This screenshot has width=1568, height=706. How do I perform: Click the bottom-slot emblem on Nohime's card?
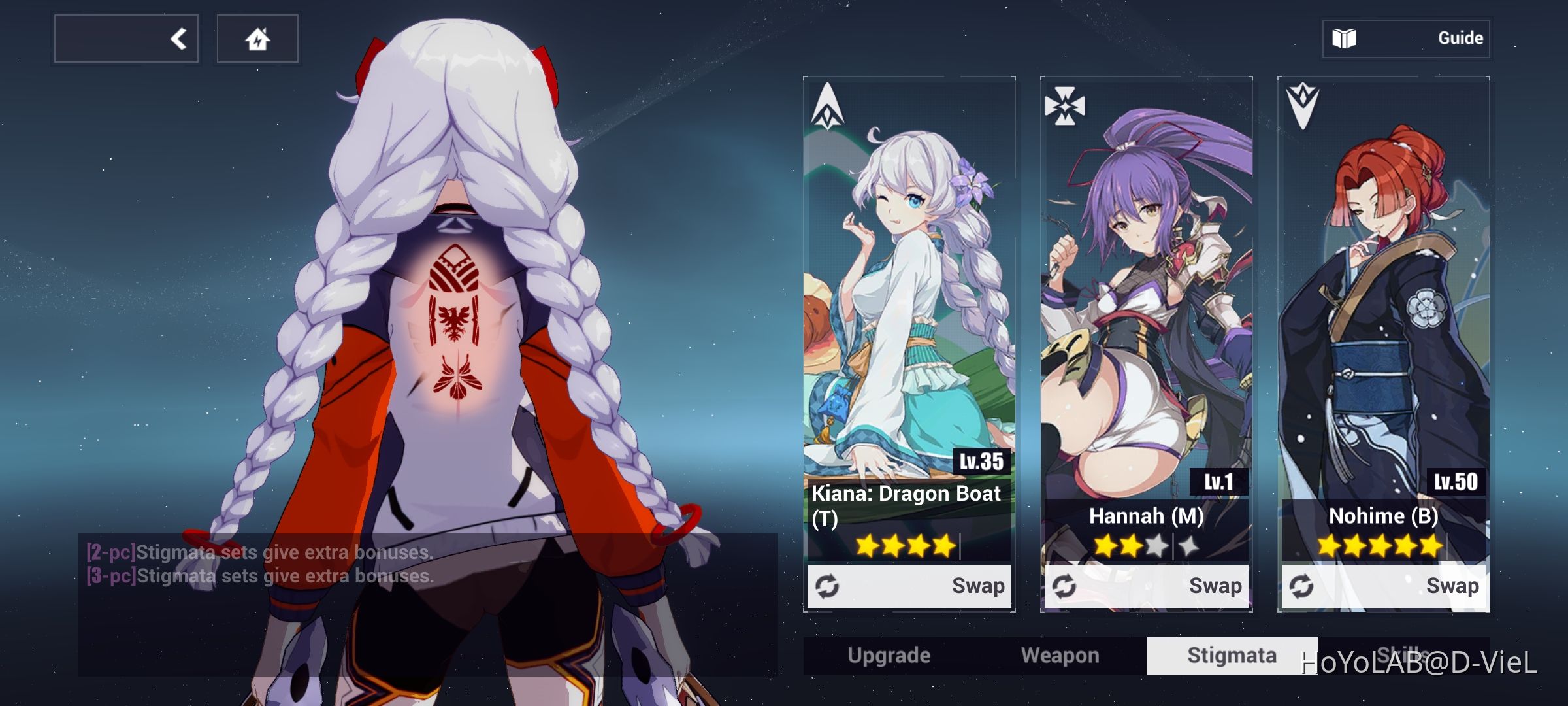click(x=1303, y=105)
